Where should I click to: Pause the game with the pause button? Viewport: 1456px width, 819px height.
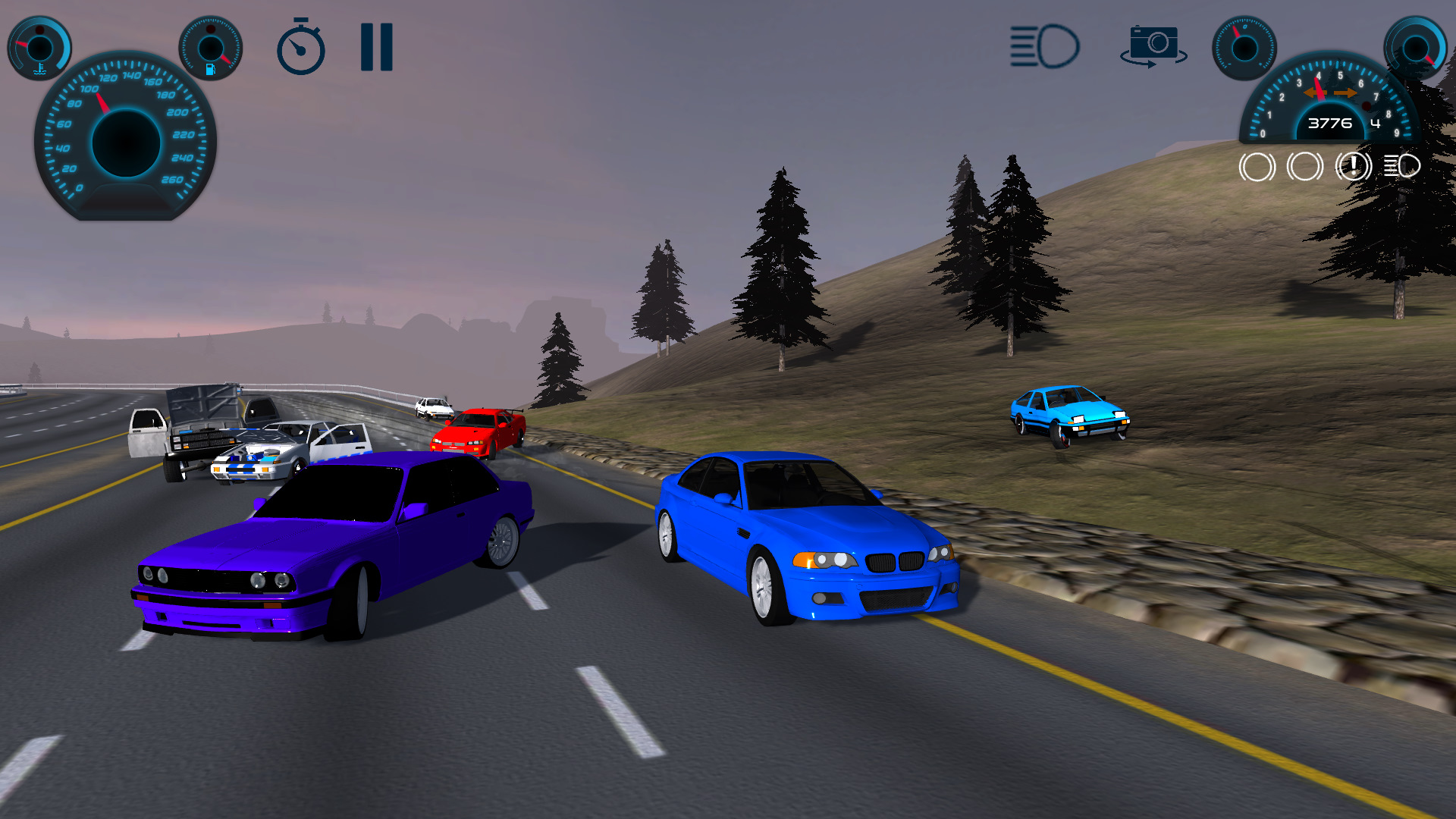click(376, 47)
